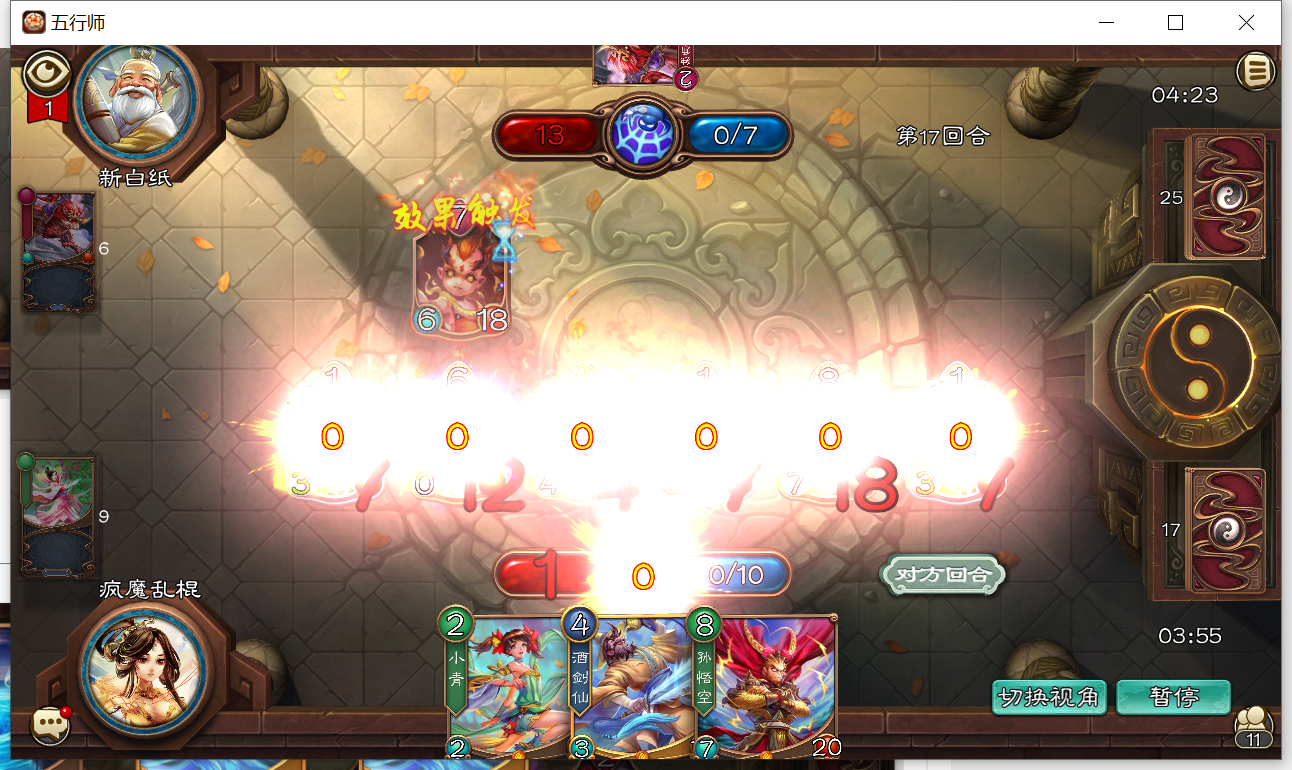1292x770 pixels.
Task: Click the 对方回合 turn indicator
Action: tap(942, 577)
